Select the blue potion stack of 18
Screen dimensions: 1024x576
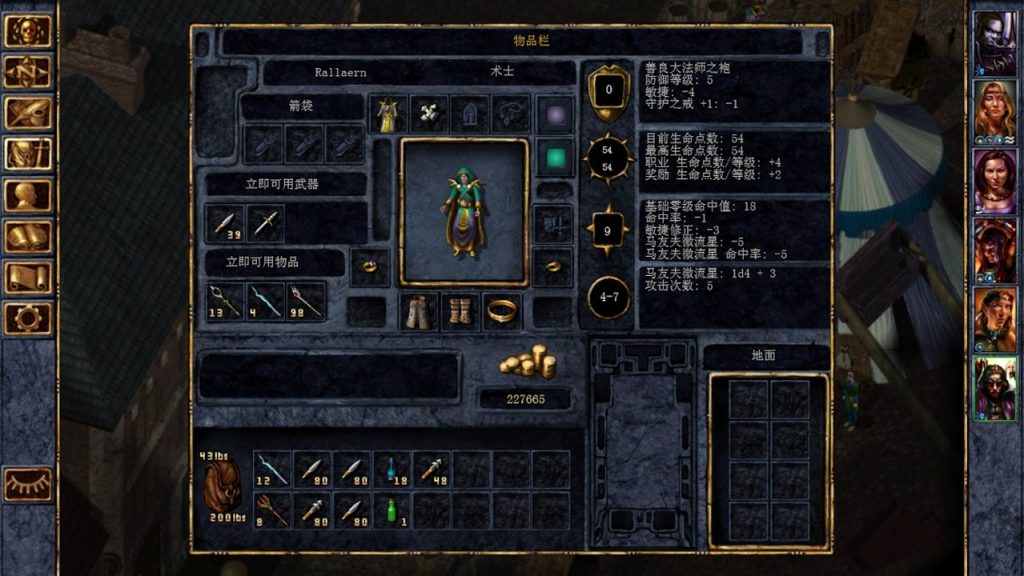point(392,468)
